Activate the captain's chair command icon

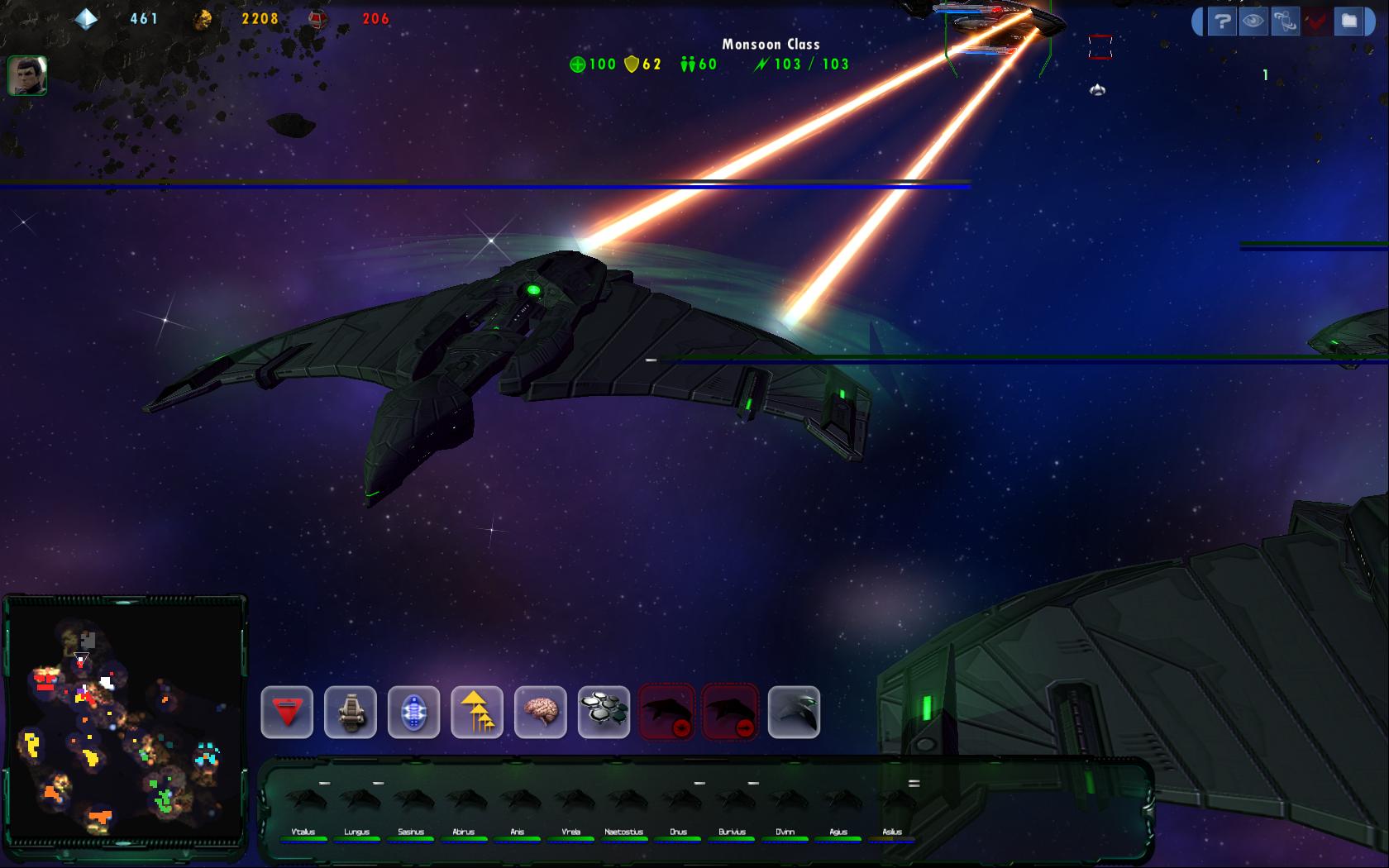coord(351,712)
